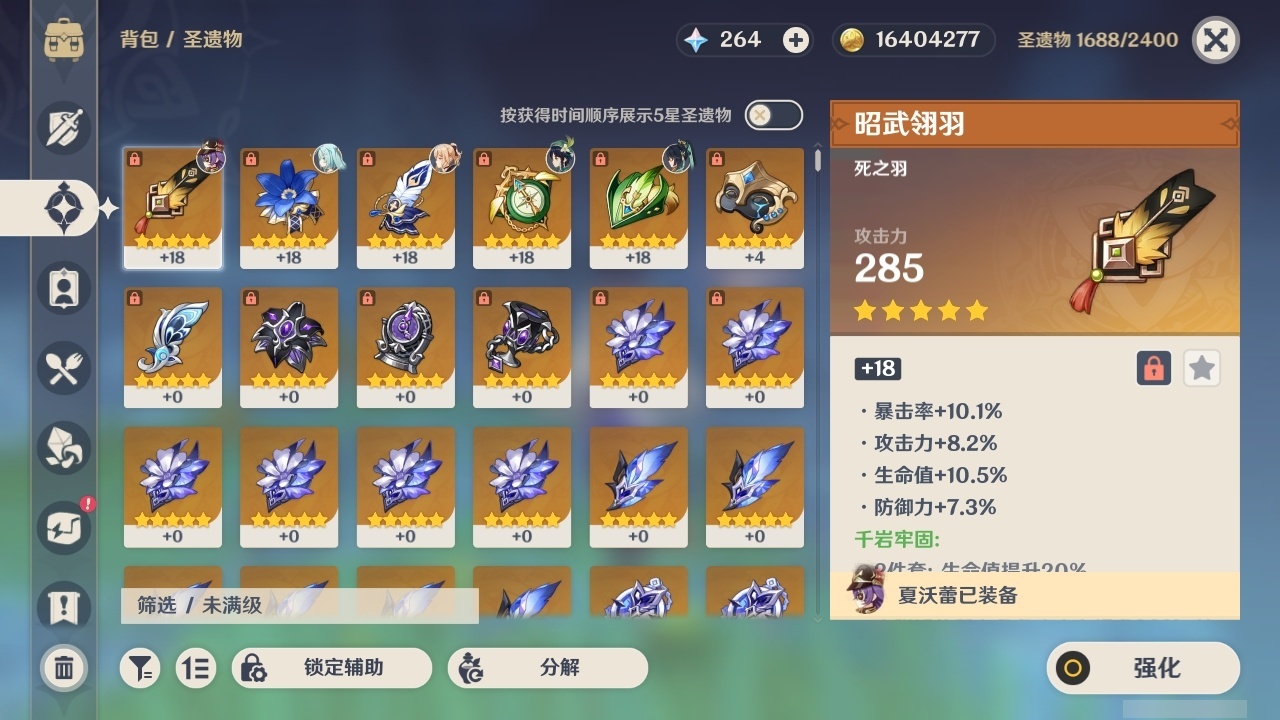Open the weapons inventory tab in sidebar
1280x720 pixels.
63,128
